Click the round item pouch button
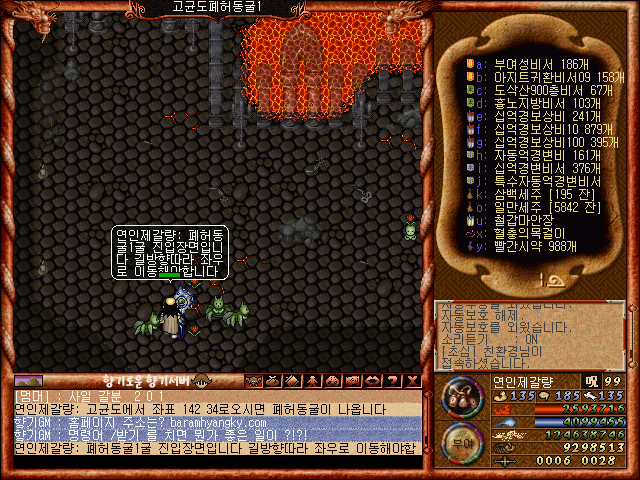Viewport: 640px width, 480px height. (460, 397)
